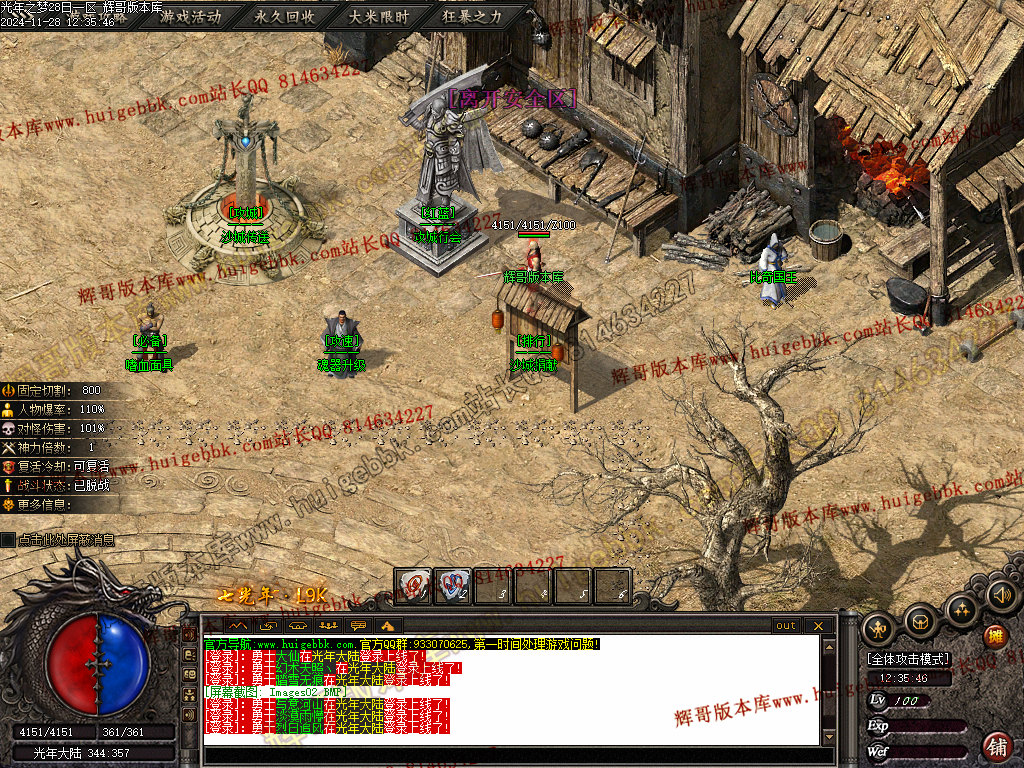
Task: Click the round 摊 stall button
Action: pyautogui.click(x=995, y=636)
